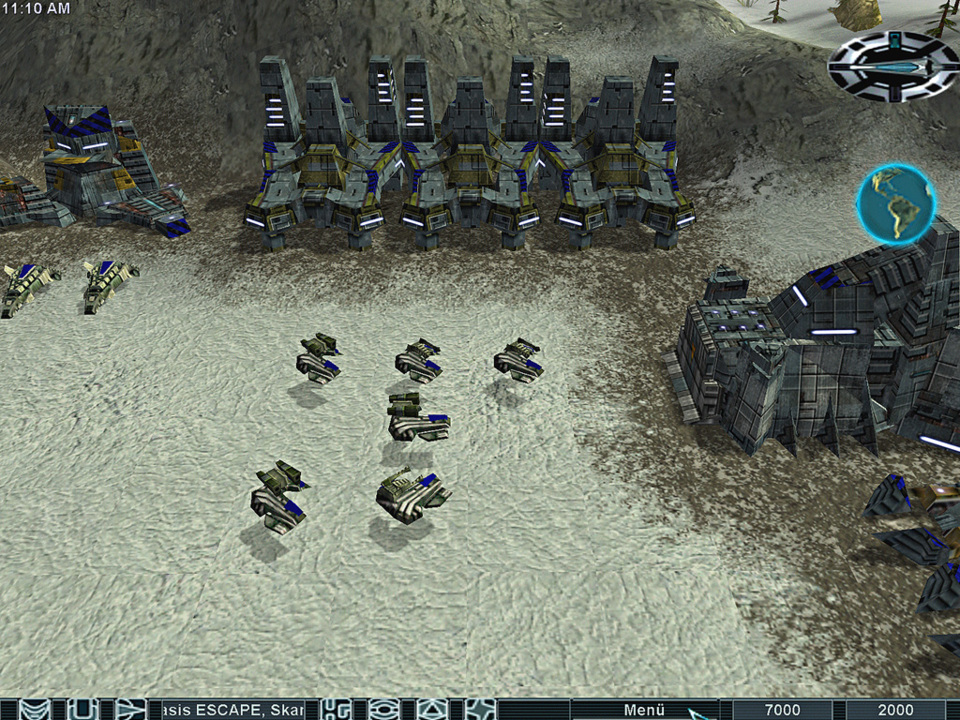Activate the four-pointed star icon

tap(480, 709)
